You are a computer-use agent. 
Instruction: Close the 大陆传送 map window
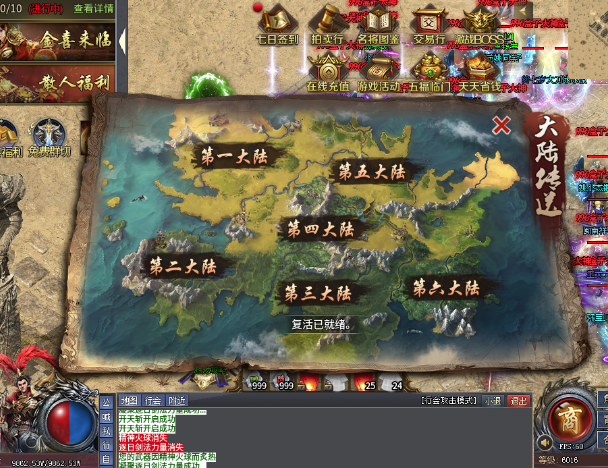pyautogui.click(x=502, y=125)
